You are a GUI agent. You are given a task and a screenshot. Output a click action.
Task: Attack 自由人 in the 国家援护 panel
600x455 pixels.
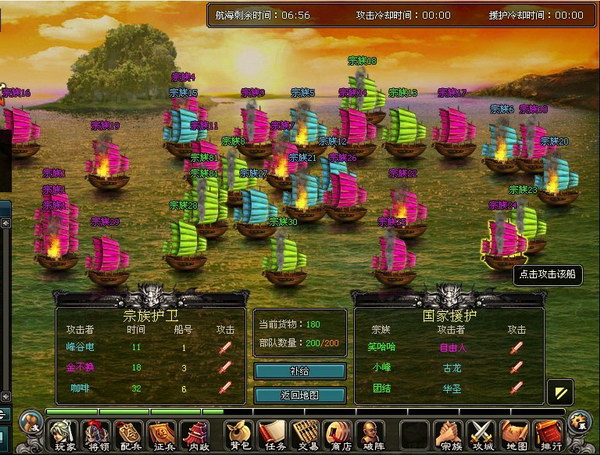tap(516, 348)
